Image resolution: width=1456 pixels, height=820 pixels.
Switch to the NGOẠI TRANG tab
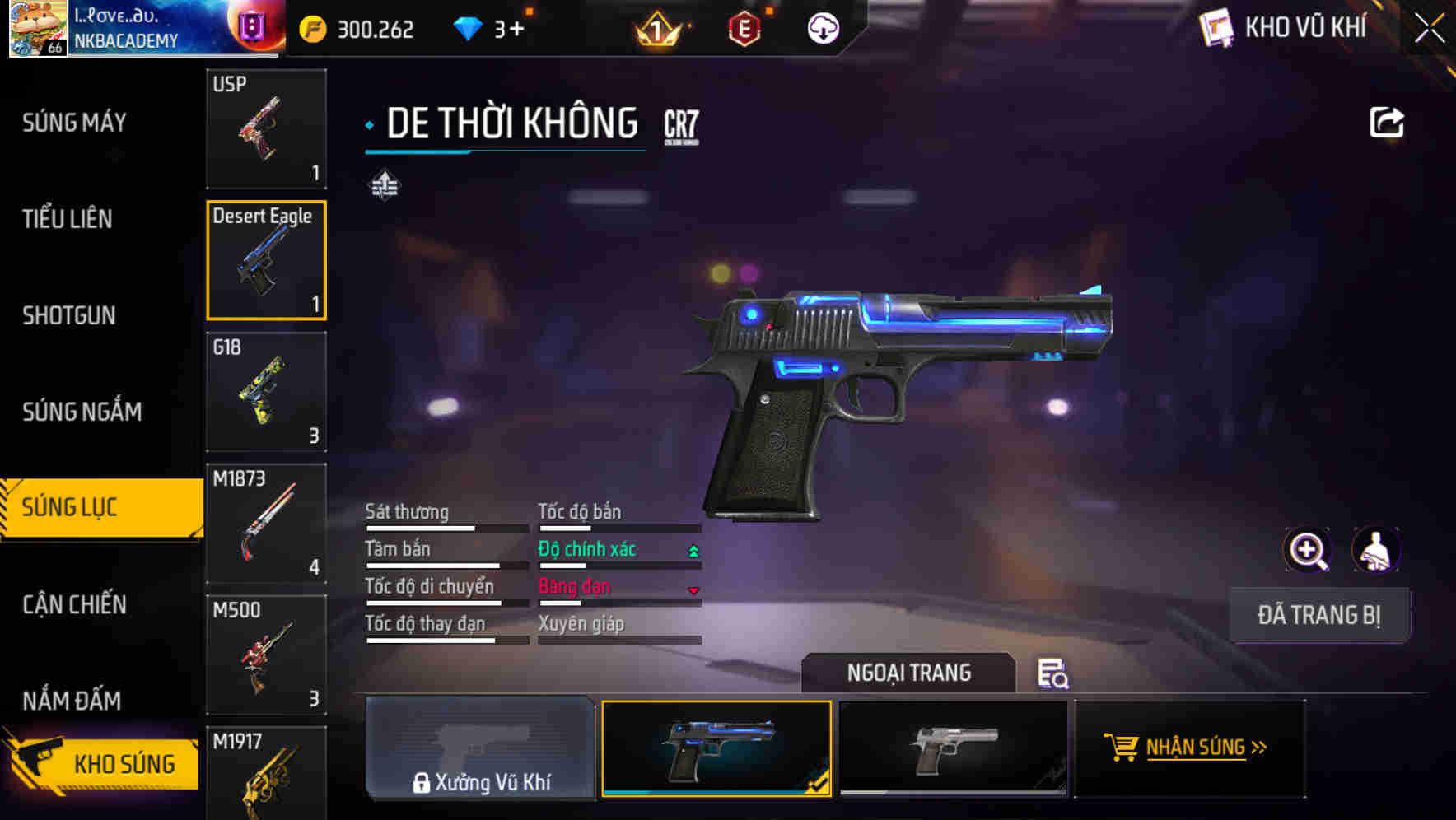coord(909,673)
